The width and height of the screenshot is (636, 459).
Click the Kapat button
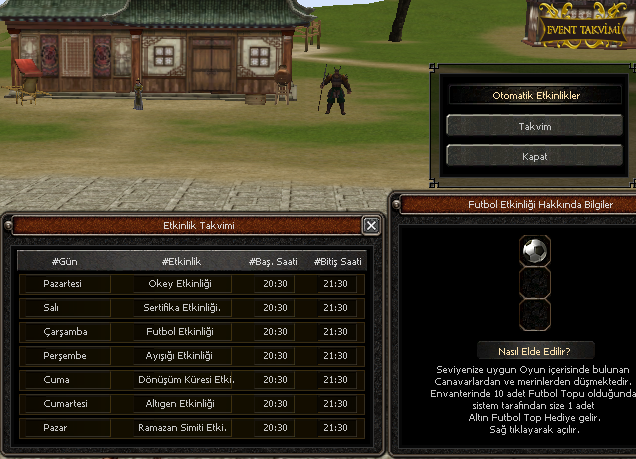click(534, 156)
